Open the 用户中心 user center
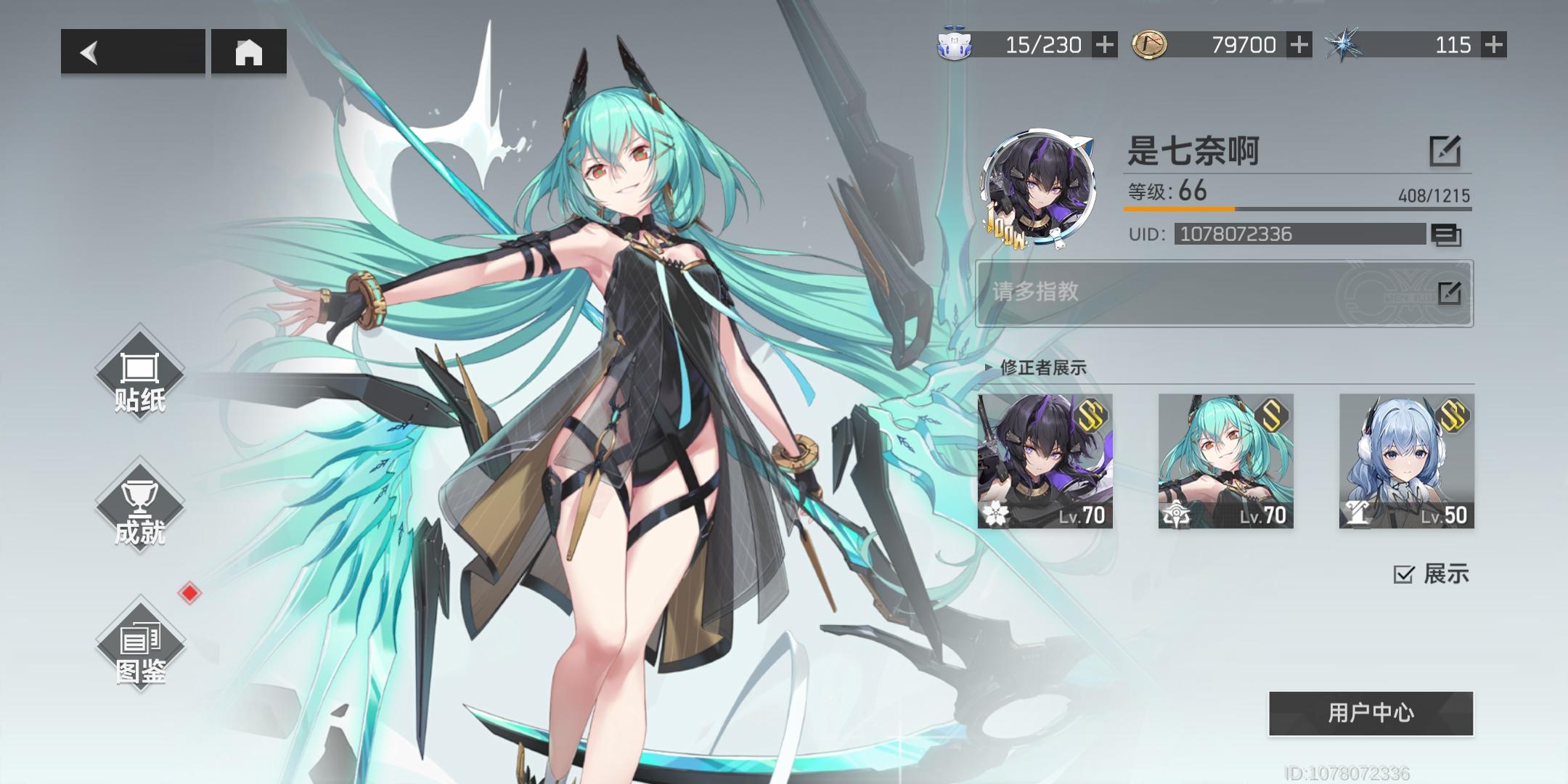 [x=1371, y=713]
